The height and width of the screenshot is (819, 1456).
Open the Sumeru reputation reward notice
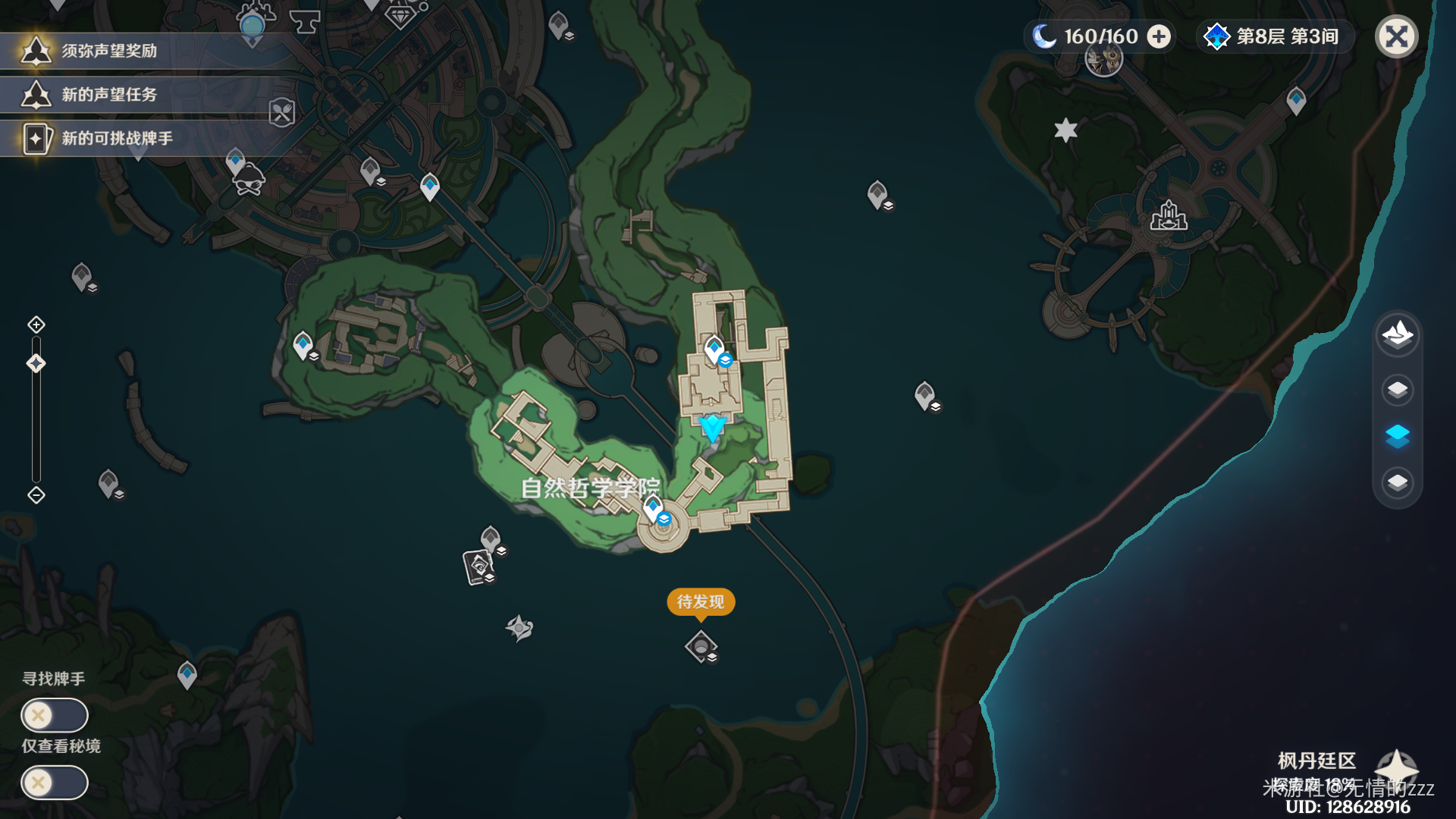108,51
